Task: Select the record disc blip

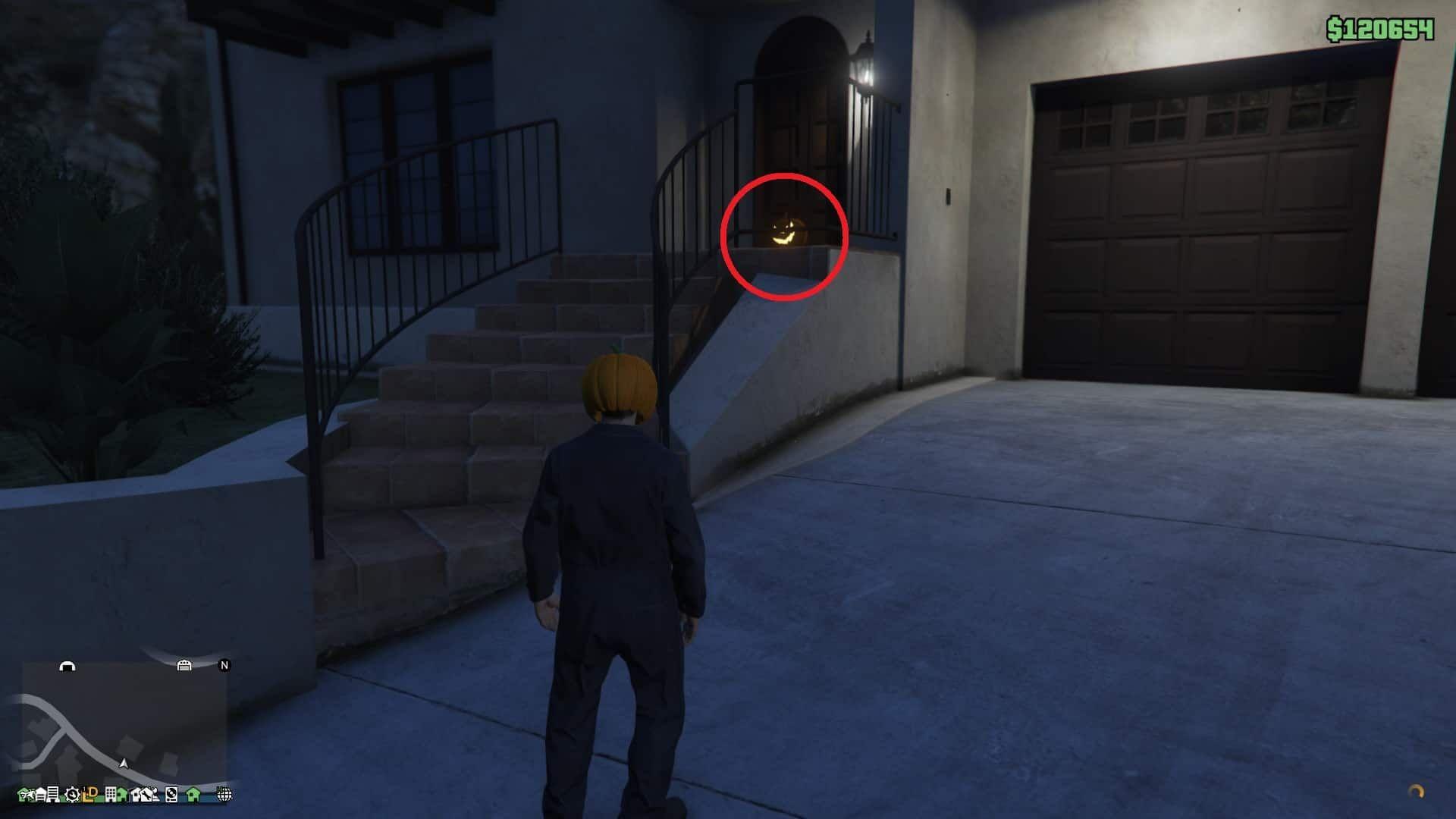Action: pyautogui.click(x=171, y=794)
